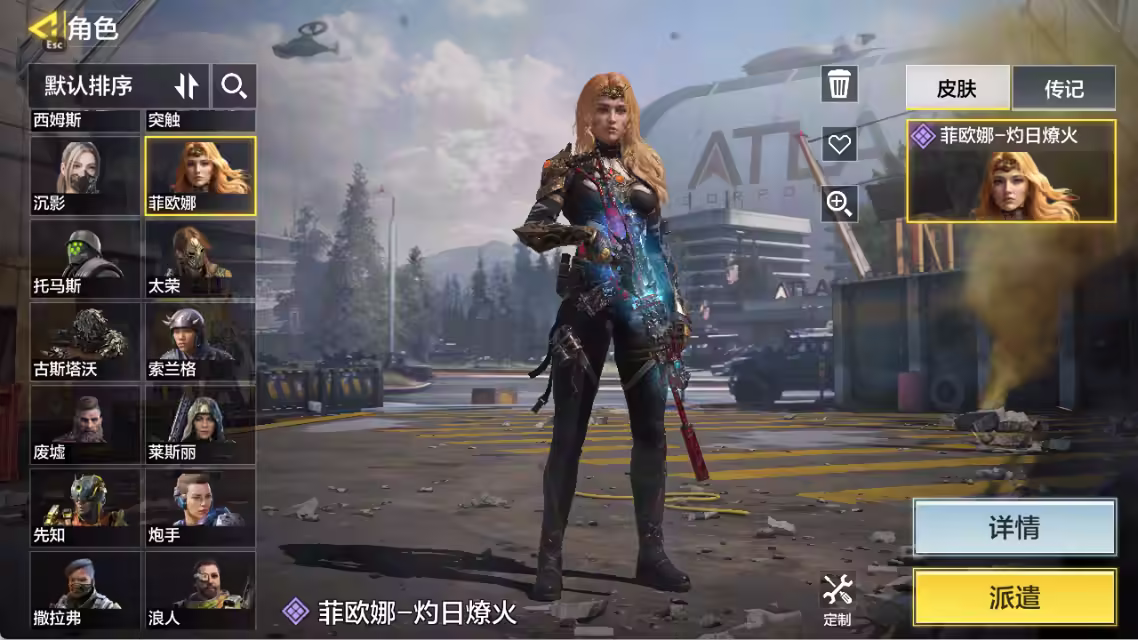Click the magnifier zoom-in icon
1138x640 pixels.
839,204
